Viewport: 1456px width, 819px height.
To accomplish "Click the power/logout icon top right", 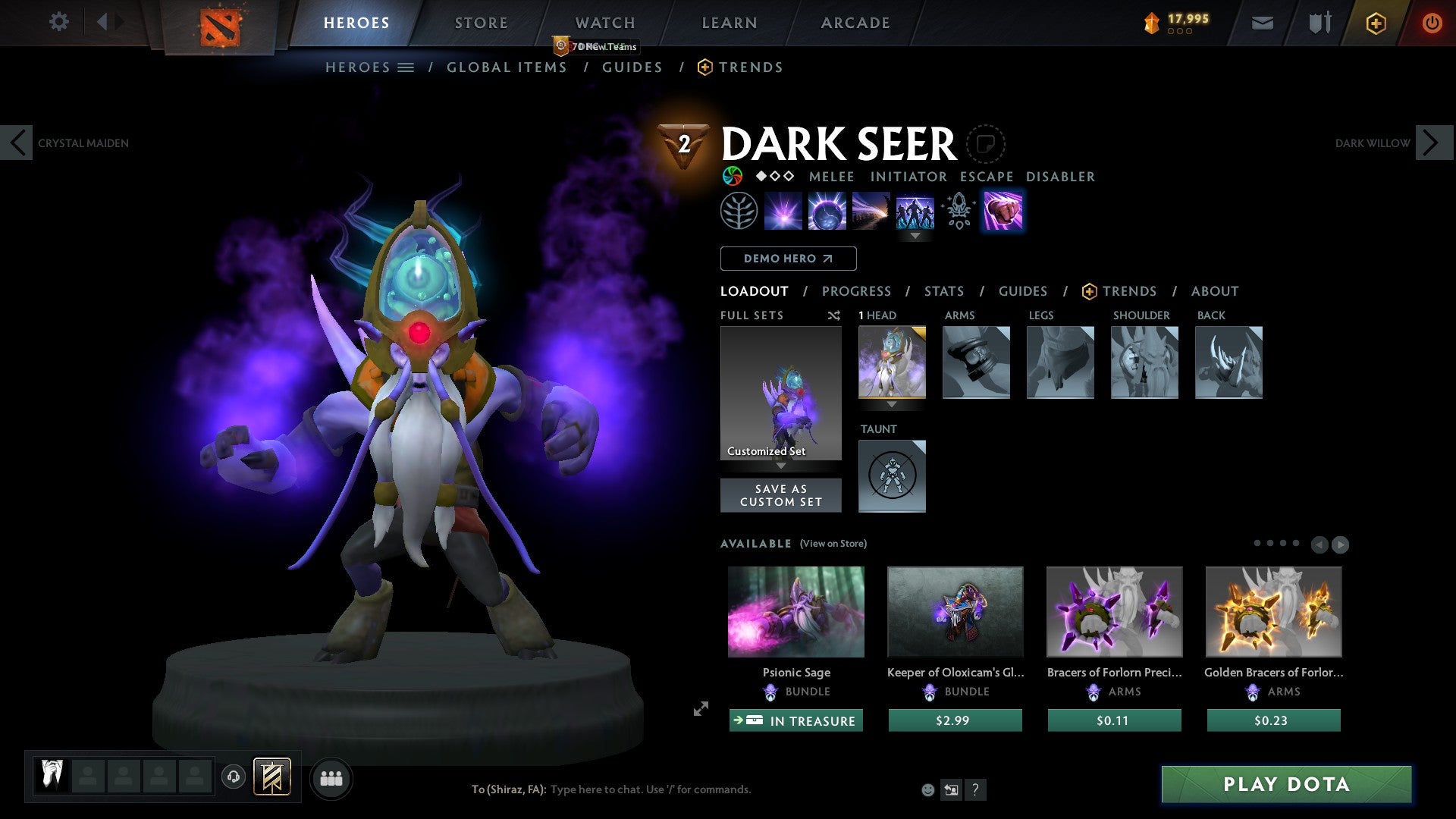I will pyautogui.click(x=1432, y=23).
